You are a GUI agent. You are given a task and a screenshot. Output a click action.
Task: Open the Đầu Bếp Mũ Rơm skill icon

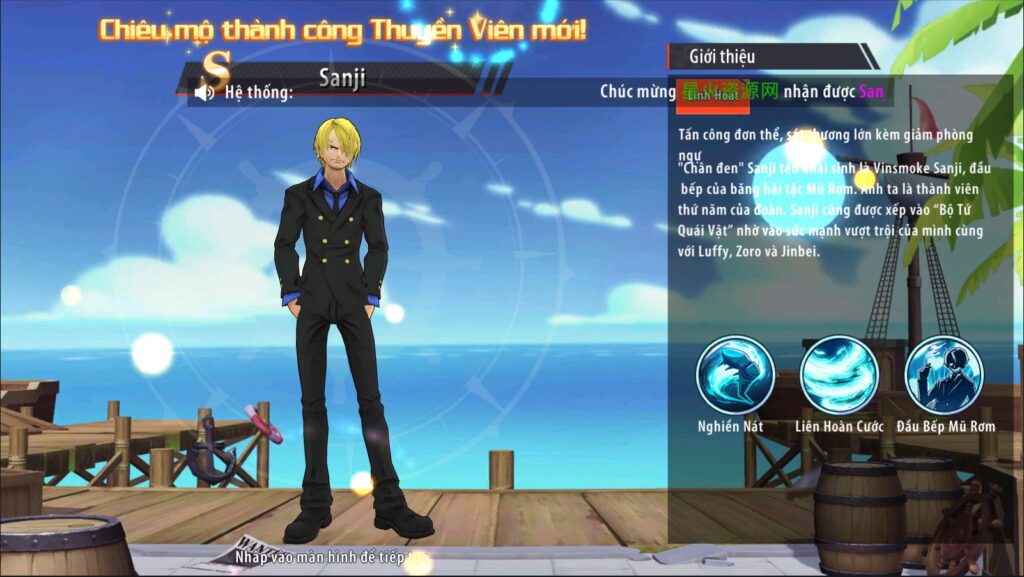point(944,375)
